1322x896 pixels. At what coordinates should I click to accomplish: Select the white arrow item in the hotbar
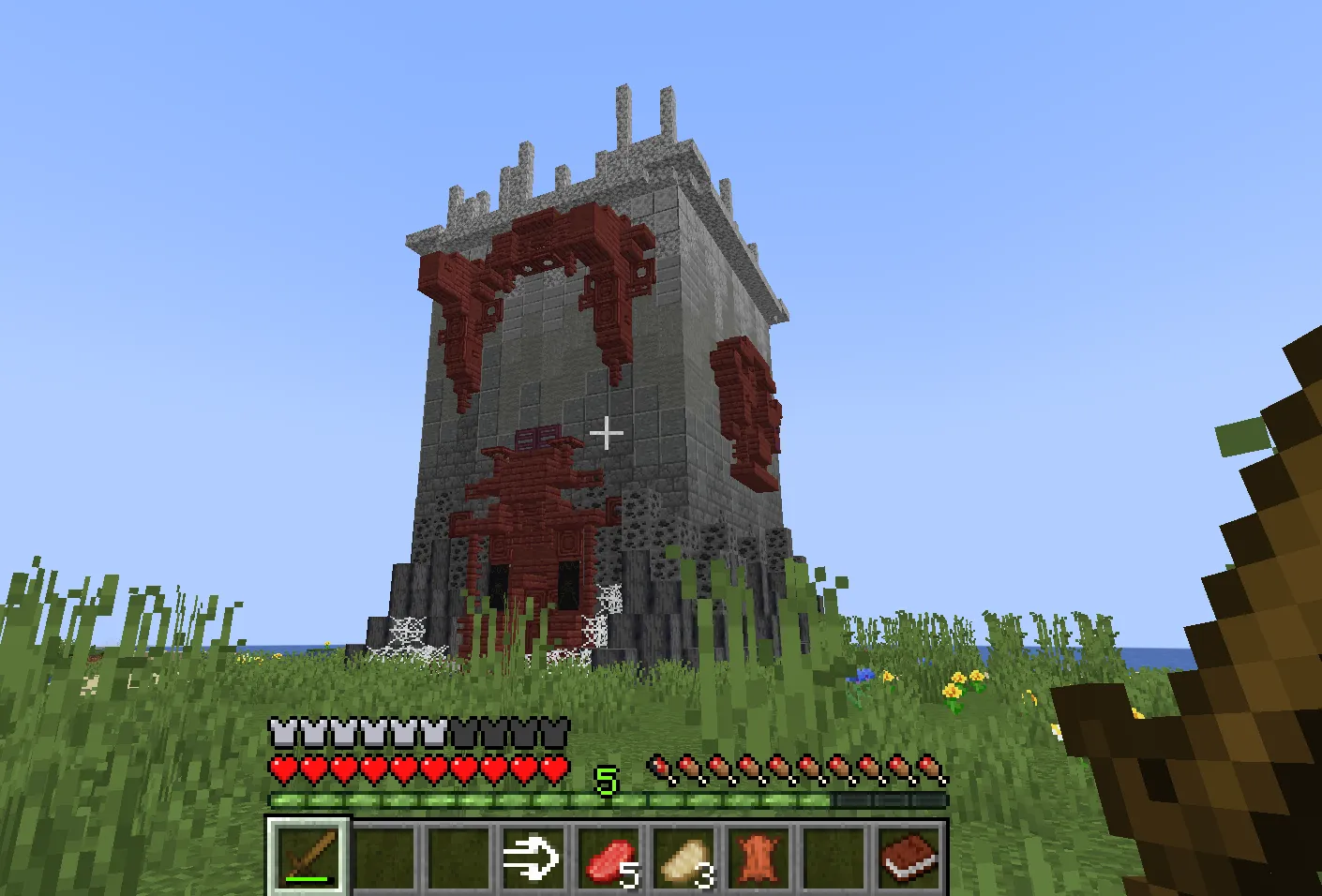533,858
